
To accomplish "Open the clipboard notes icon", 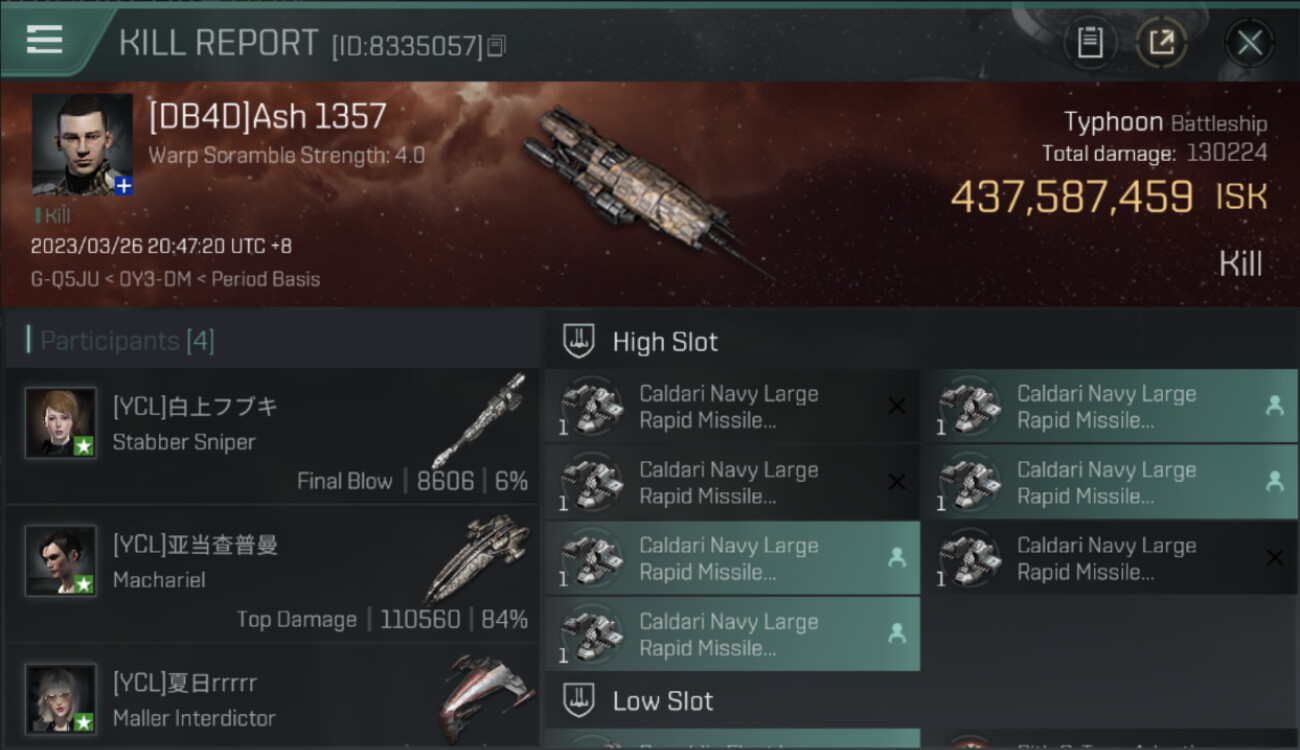I will coord(1090,43).
